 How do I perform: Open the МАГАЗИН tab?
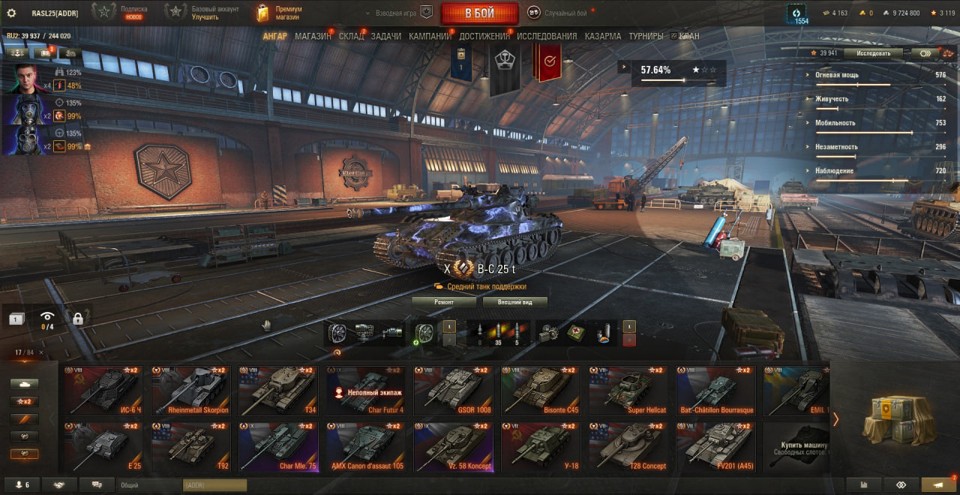(x=313, y=36)
